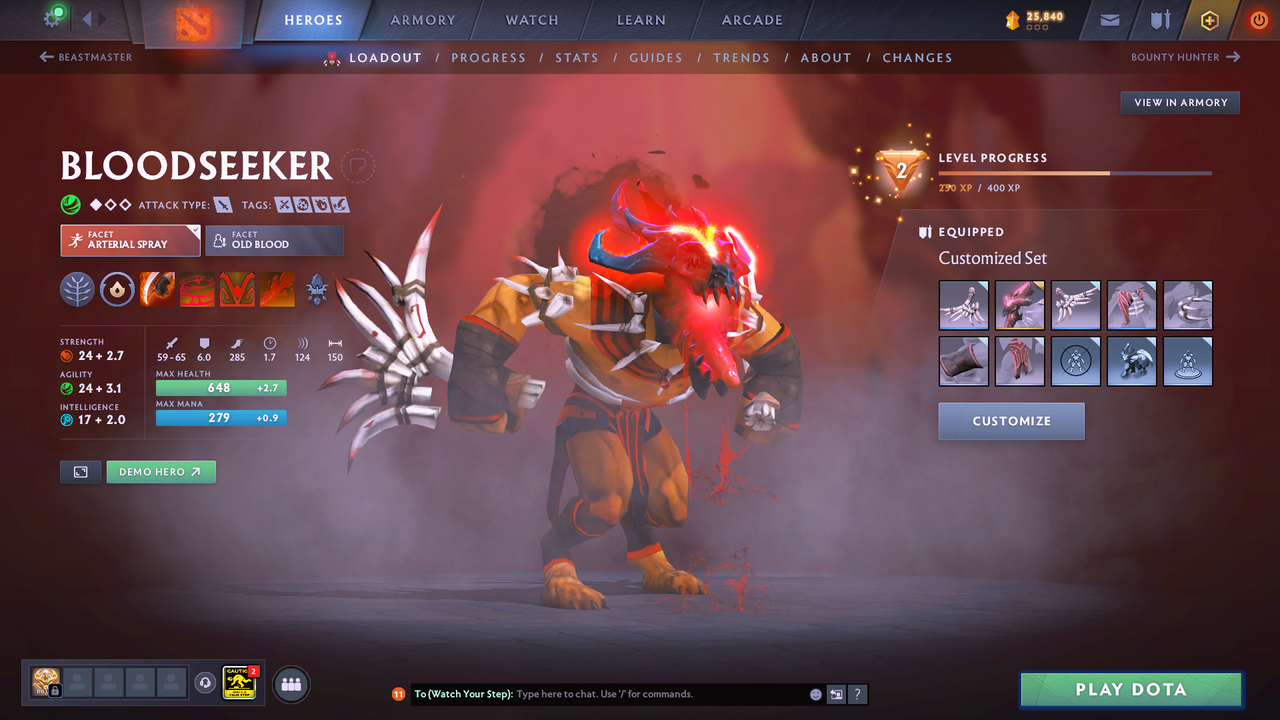The height and width of the screenshot is (720, 1280).
Task: Click the VIEW IN ARMORY button
Action: [1179, 102]
